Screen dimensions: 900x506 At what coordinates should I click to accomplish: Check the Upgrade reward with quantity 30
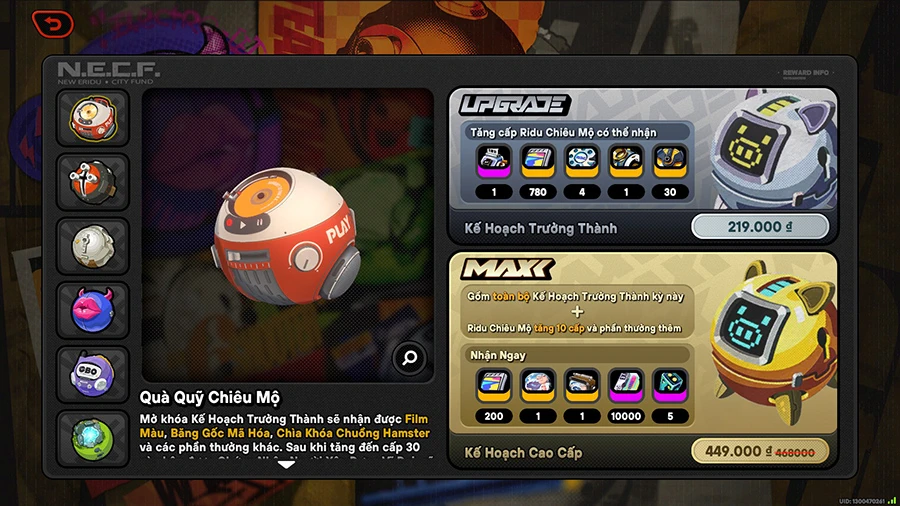668,160
